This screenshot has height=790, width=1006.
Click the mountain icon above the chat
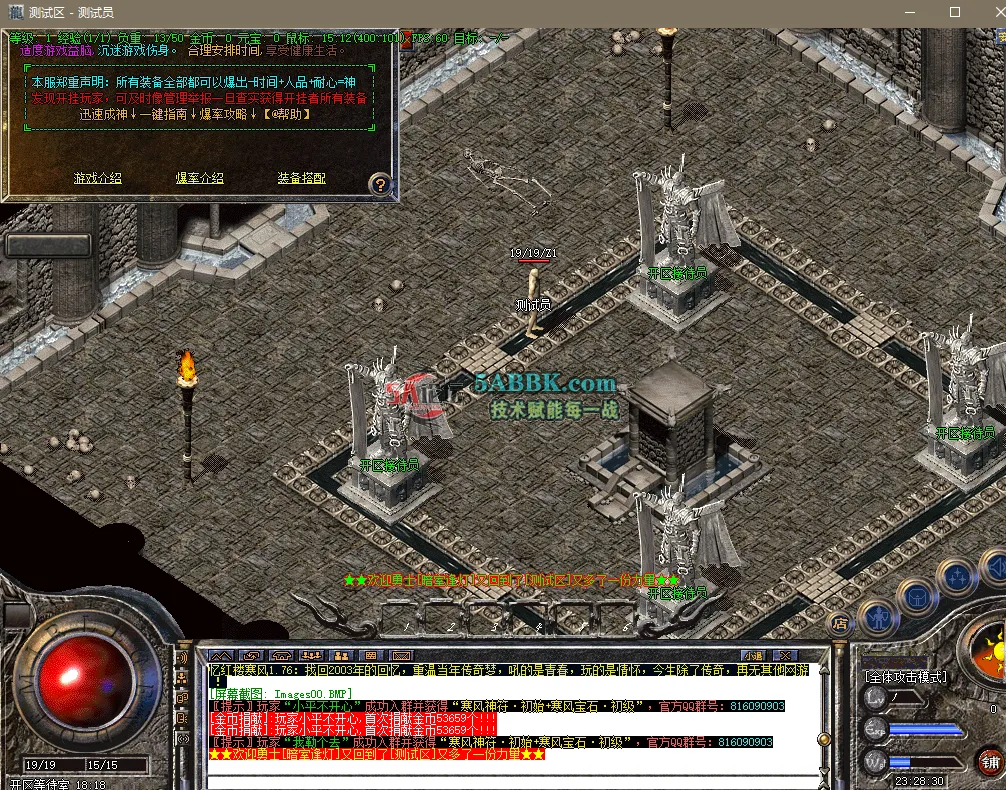[219, 656]
